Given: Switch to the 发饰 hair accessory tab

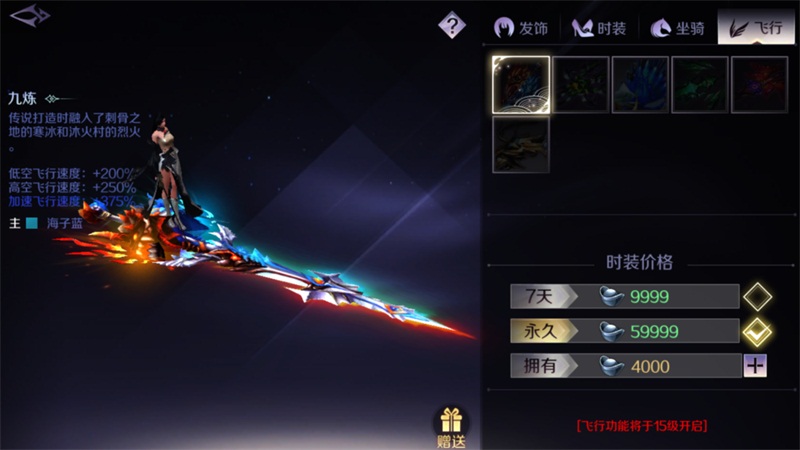Looking at the screenshot, I should (x=522, y=28).
